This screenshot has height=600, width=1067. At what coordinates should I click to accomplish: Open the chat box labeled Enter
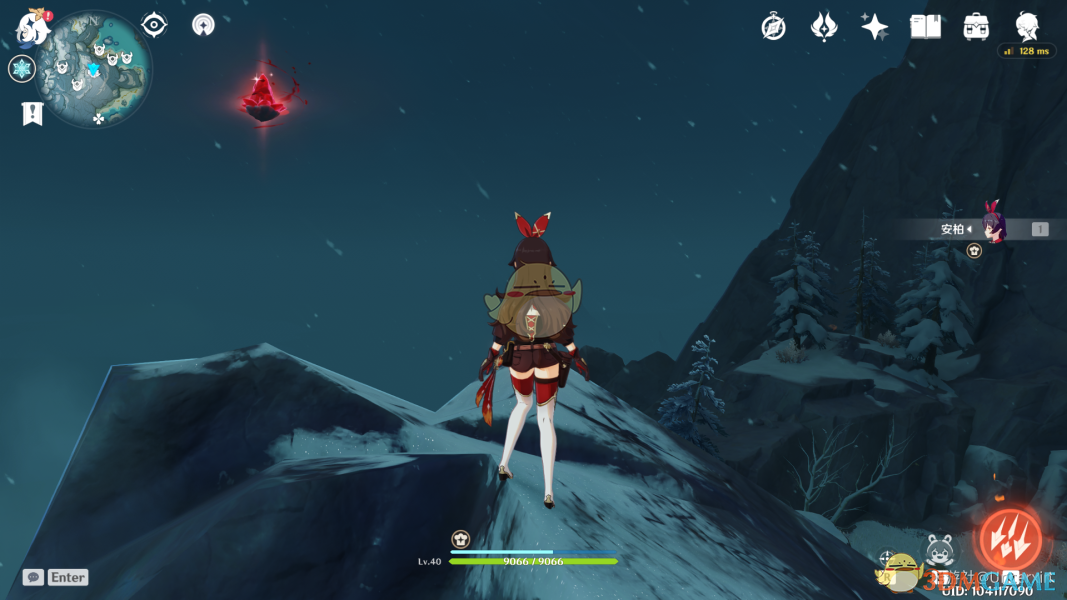(x=57, y=577)
